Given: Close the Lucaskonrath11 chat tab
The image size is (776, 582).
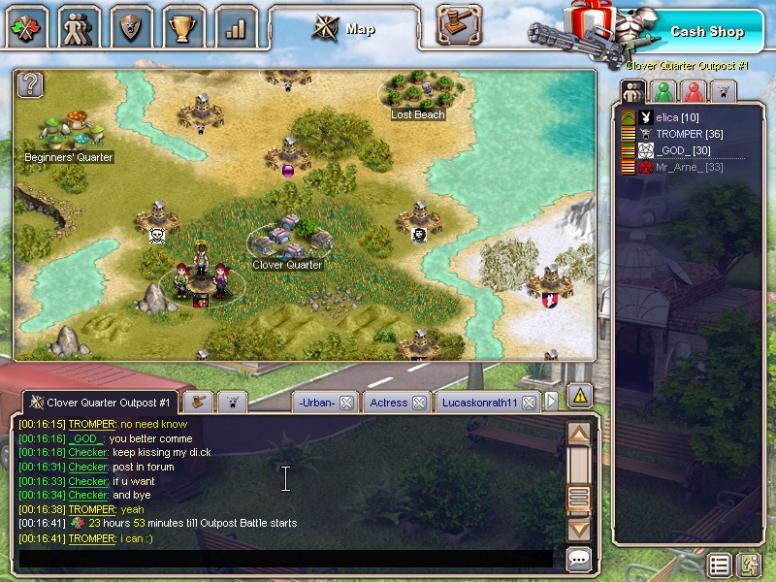Looking at the screenshot, I should coord(527,403).
